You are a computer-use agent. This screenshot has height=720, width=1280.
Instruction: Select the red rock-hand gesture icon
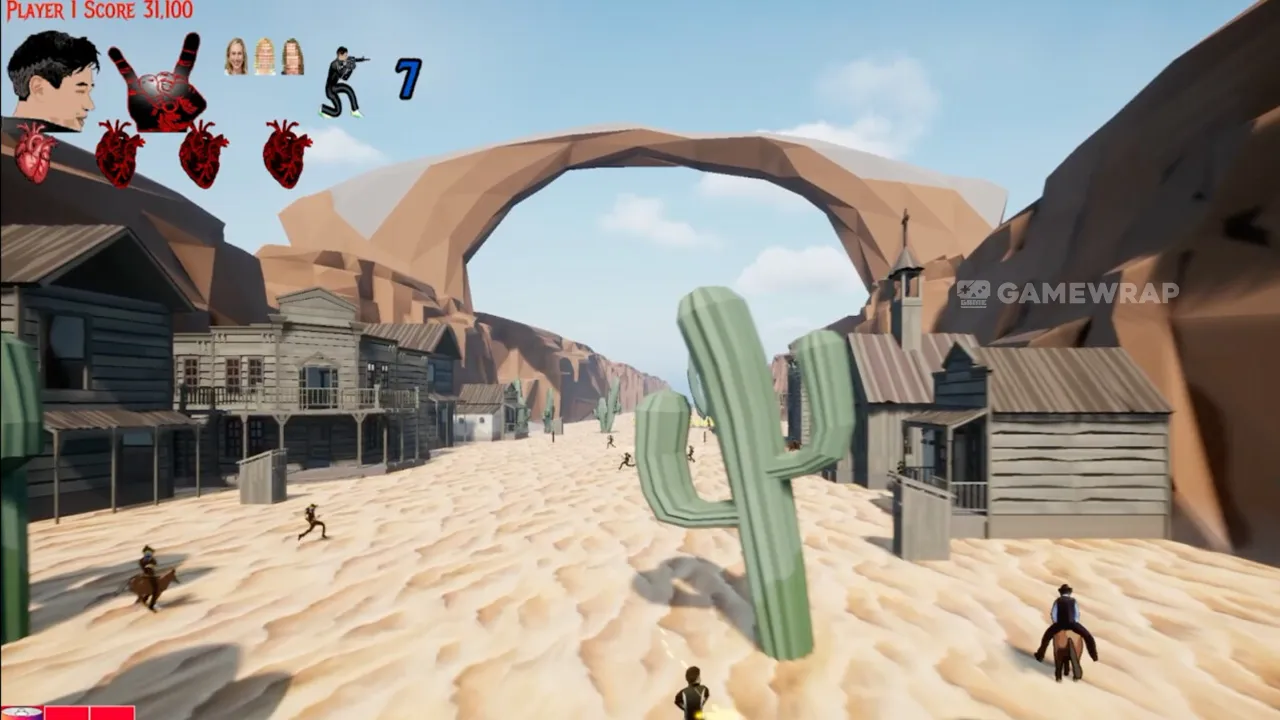click(159, 86)
